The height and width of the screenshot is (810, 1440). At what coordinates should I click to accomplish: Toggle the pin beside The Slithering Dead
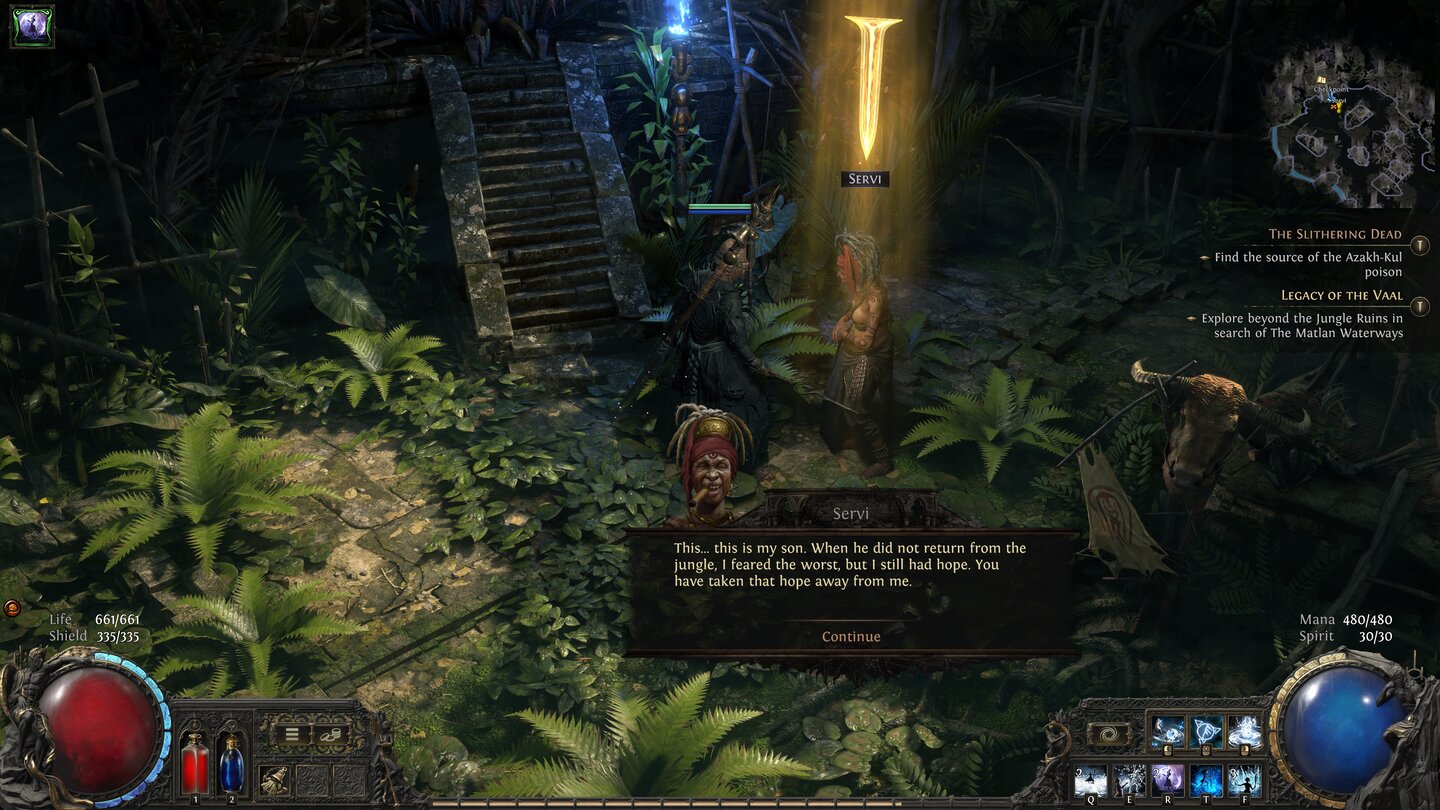click(1419, 245)
